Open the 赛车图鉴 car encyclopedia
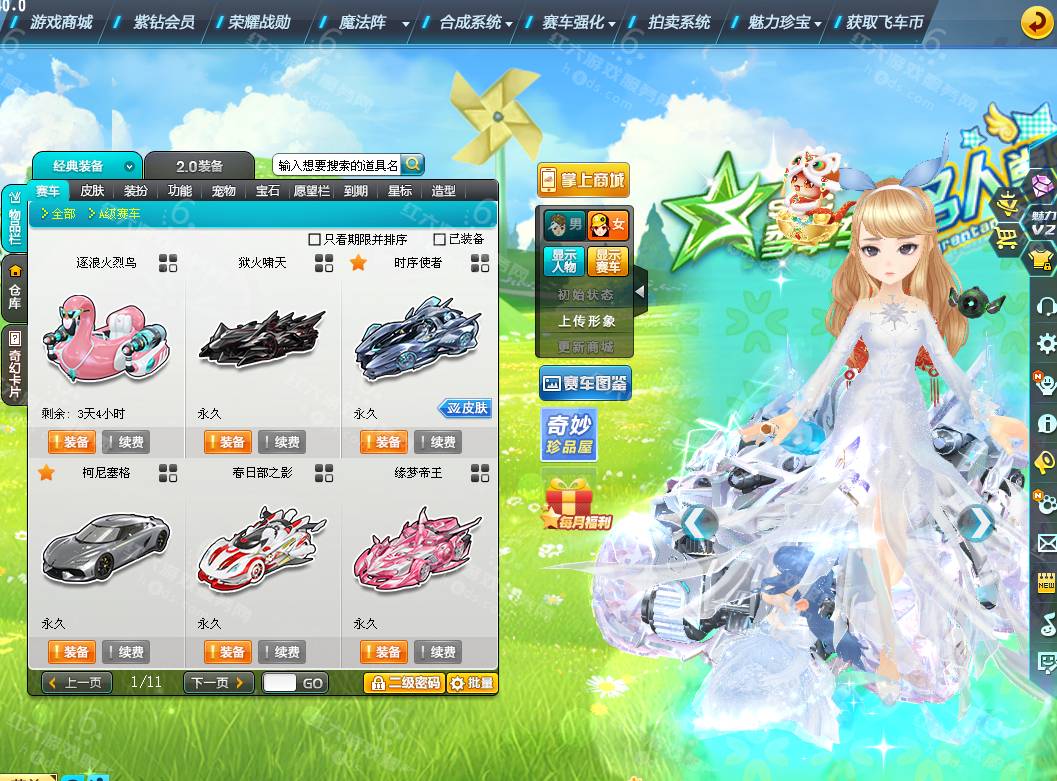This screenshot has width=1057, height=781. [x=585, y=383]
